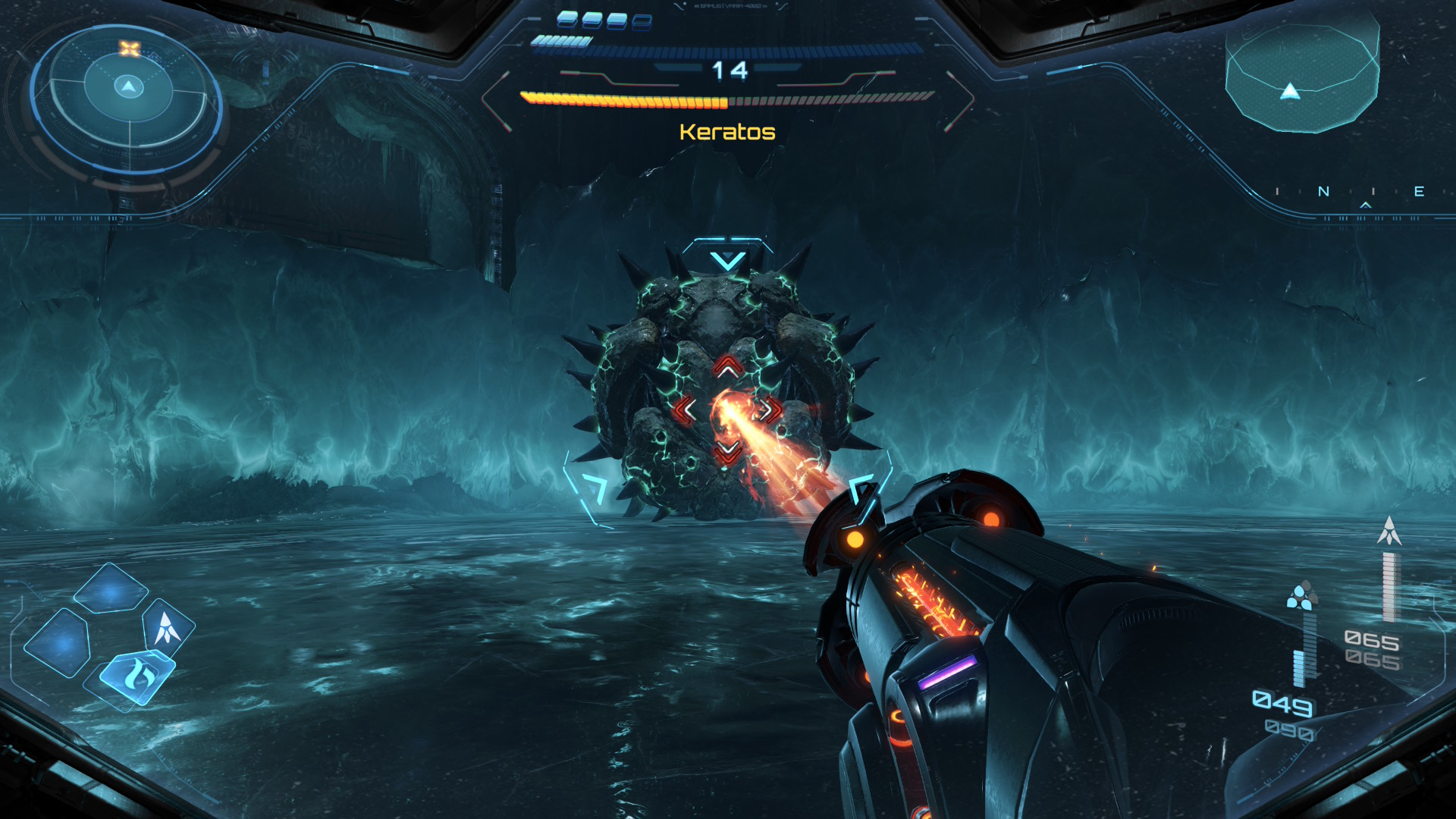Select the highlighted flame weapon slot
1456x819 pixels.
[137, 673]
